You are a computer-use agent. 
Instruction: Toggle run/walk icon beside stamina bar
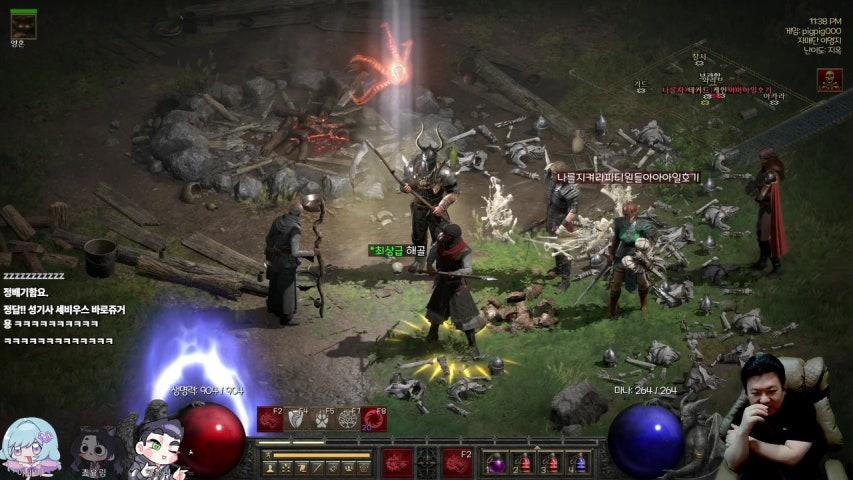pos(268,455)
